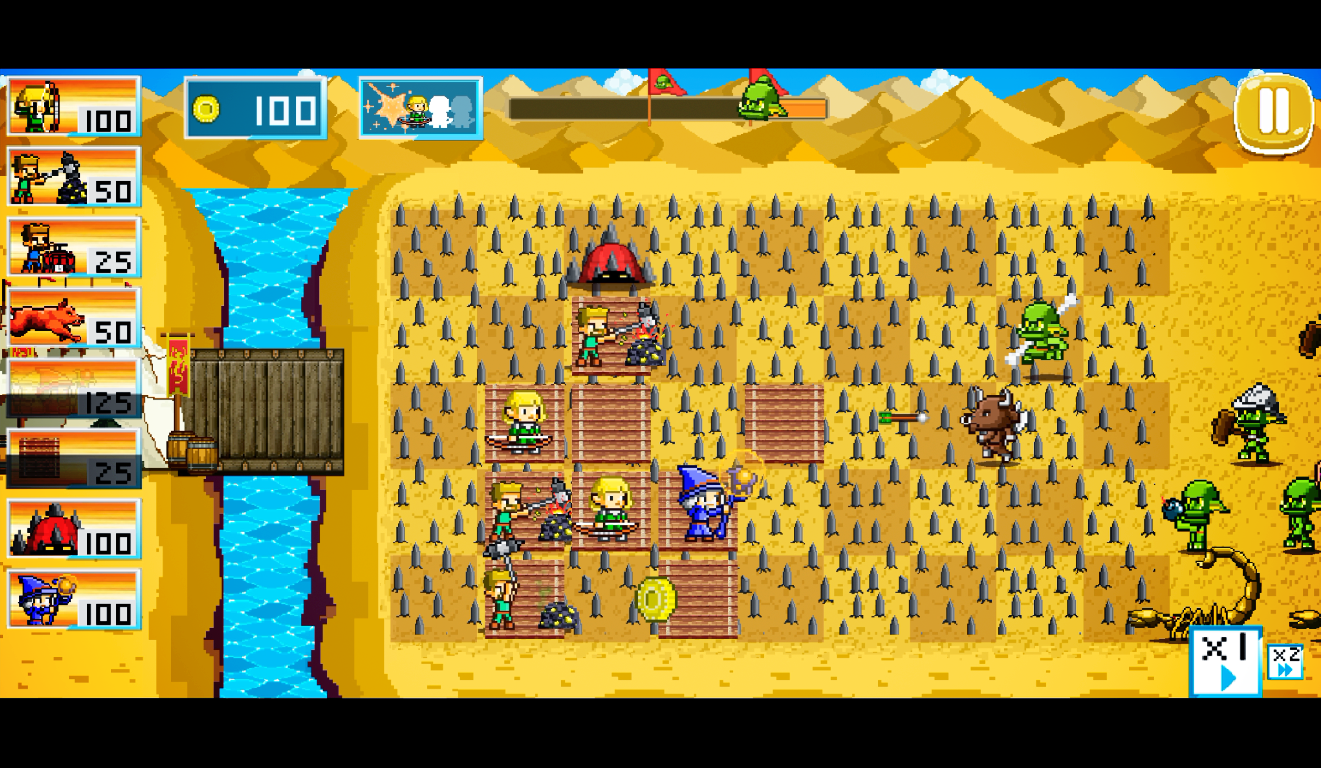Select the elf archer unit card
Viewport: 1321px width, 768px height.
73,106
